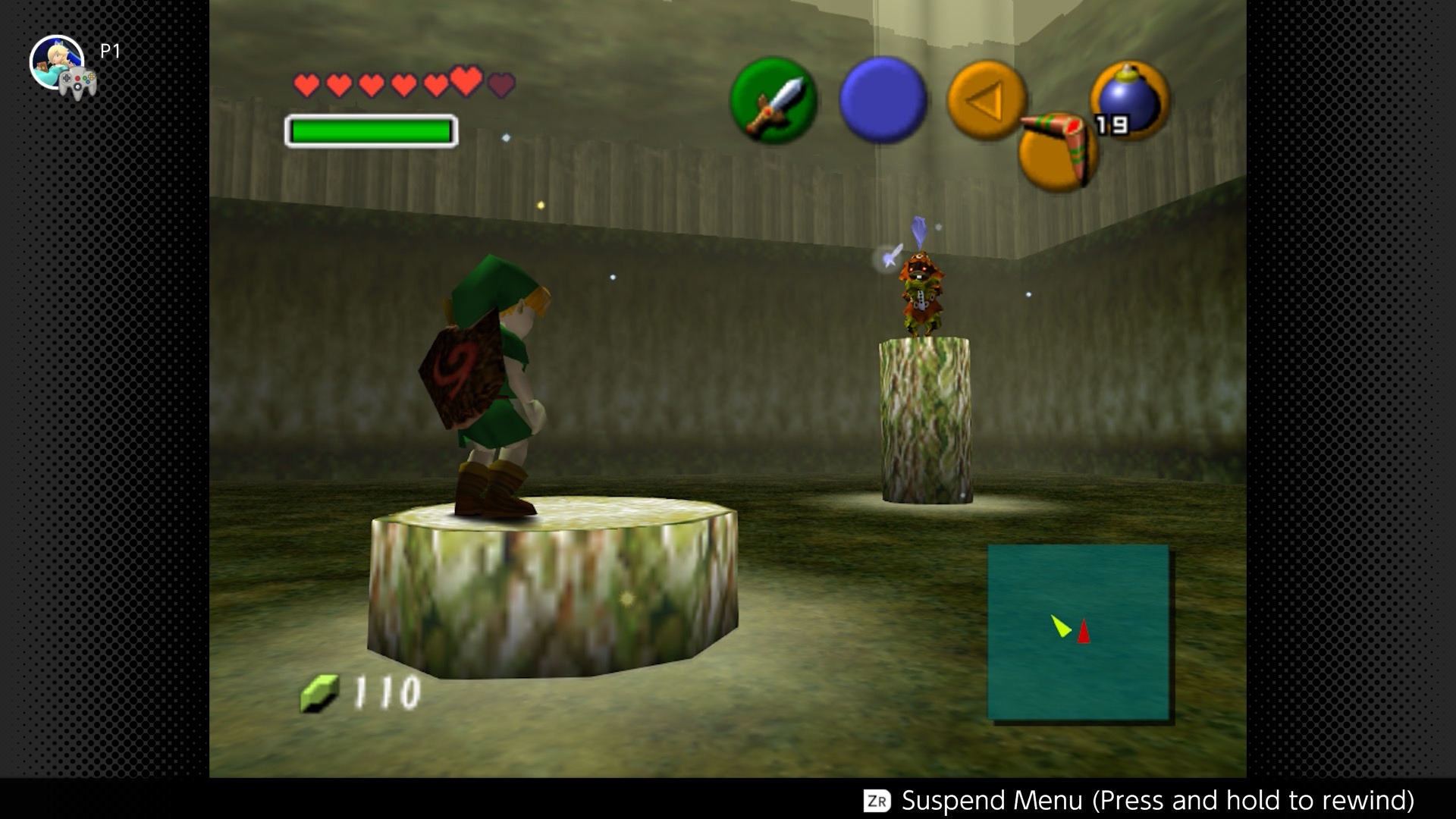Select the green sword button icon
1456x819 pixels.
click(x=773, y=101)
